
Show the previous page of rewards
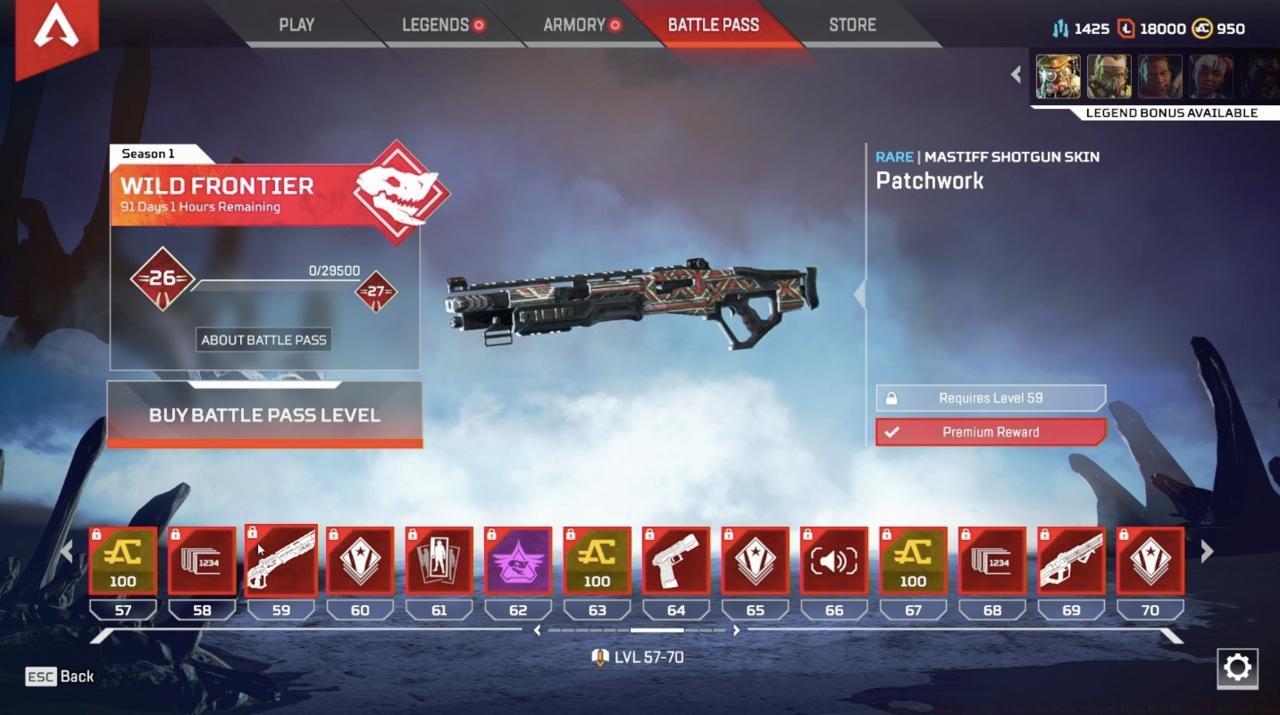[x=67, y=552]
